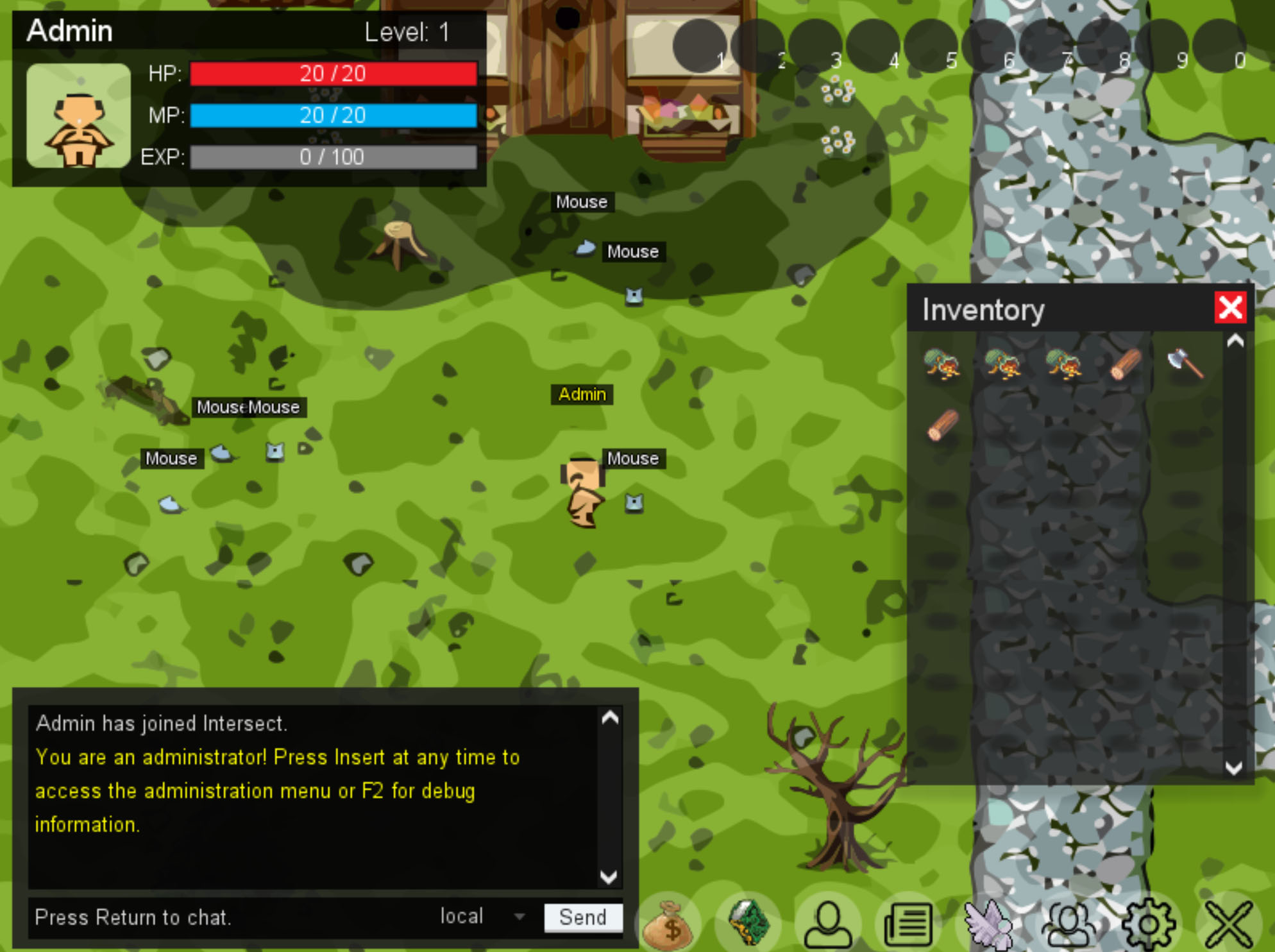Viewport: 1275px width, 952px height.
Task: Click the inventory's bottom scroll arrow
Action: click(x=1234, y=768)
